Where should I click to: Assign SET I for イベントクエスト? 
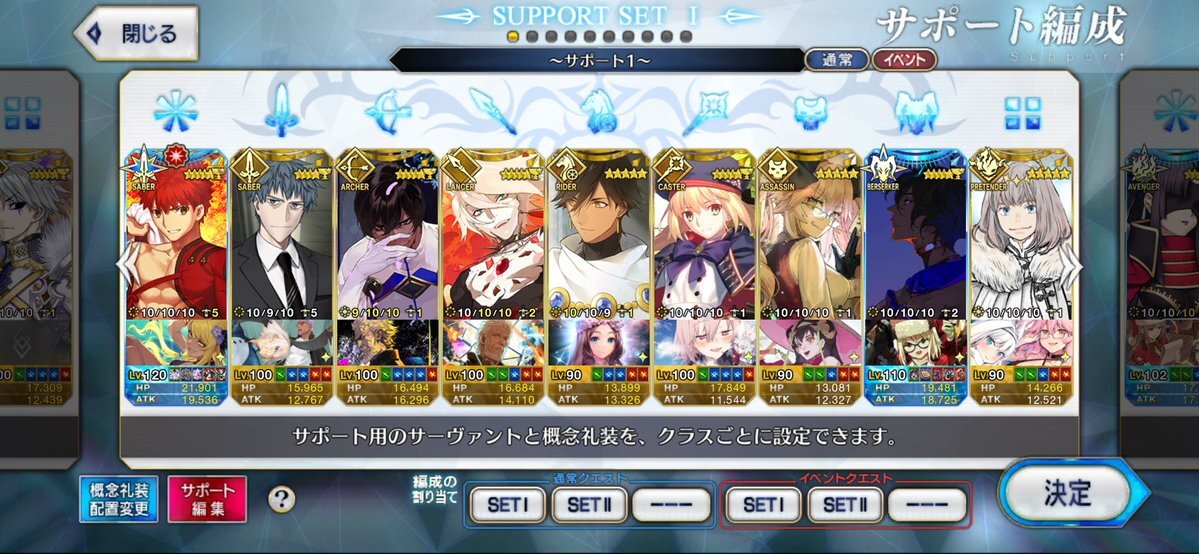762,505
